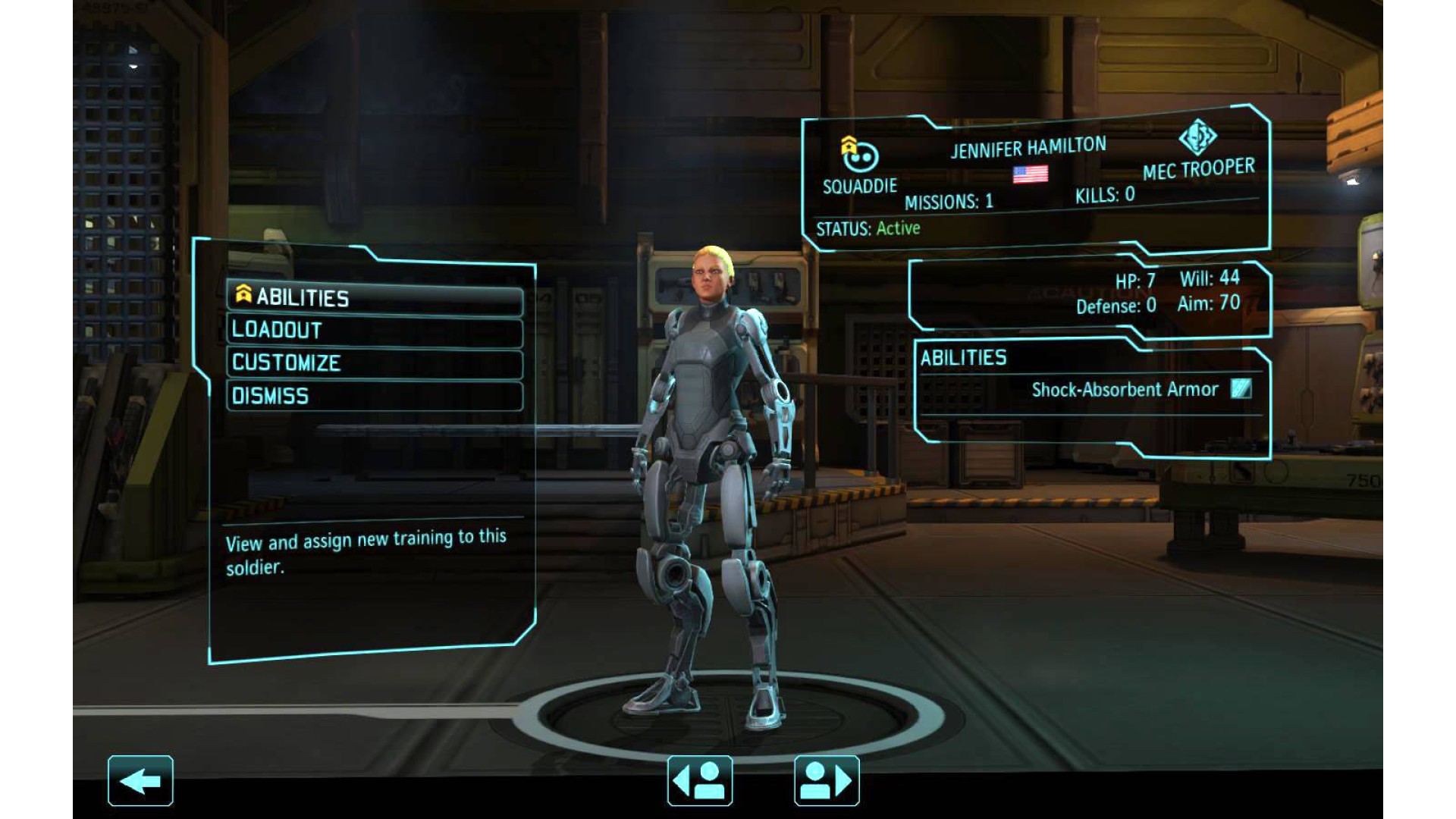Go back with the left arrow button
1456x819 pixels.
pyautogui.click(x=140, y=780)
